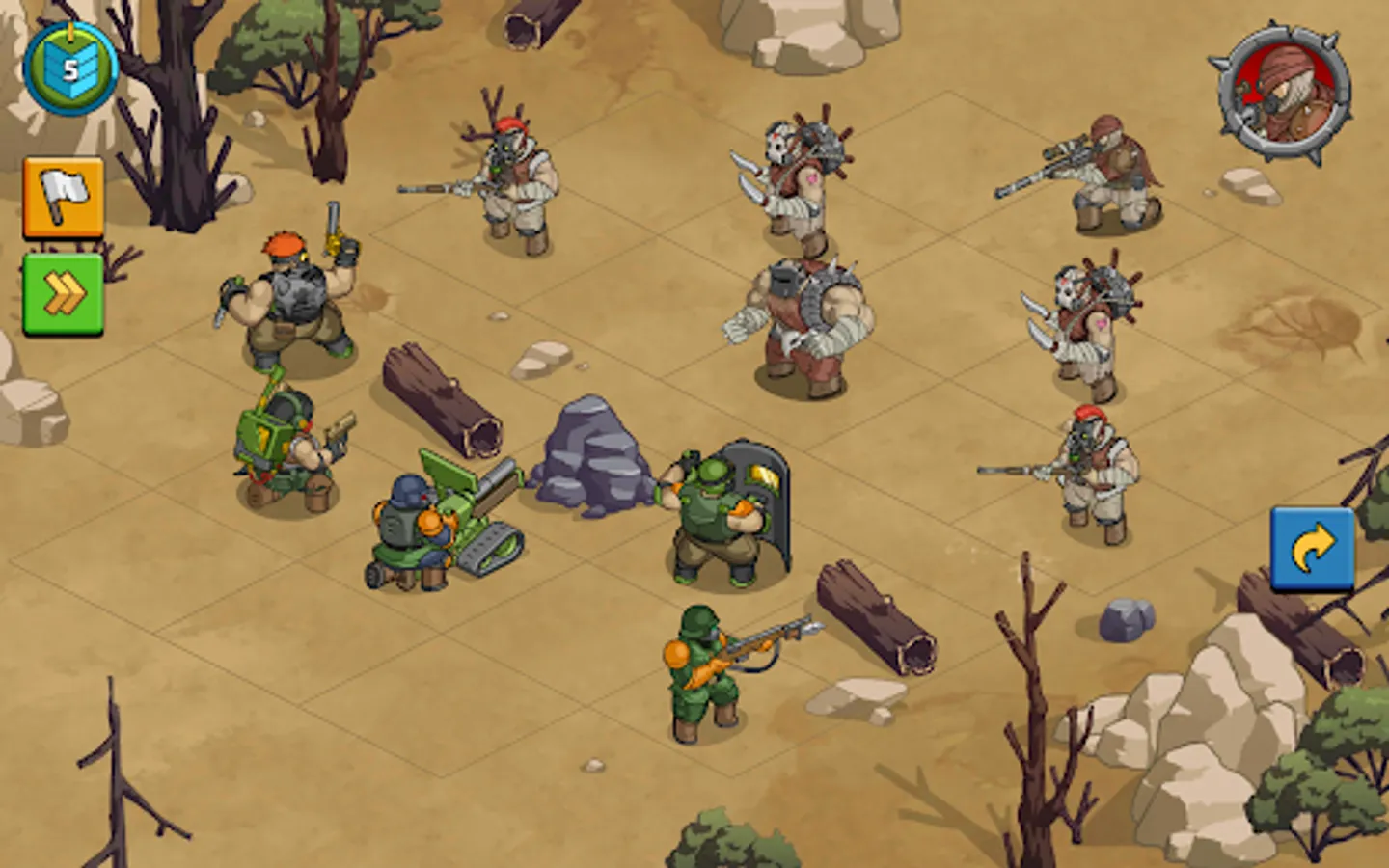
Task: Click the wave counter medal at top left
Action: (x=69, y=66)
